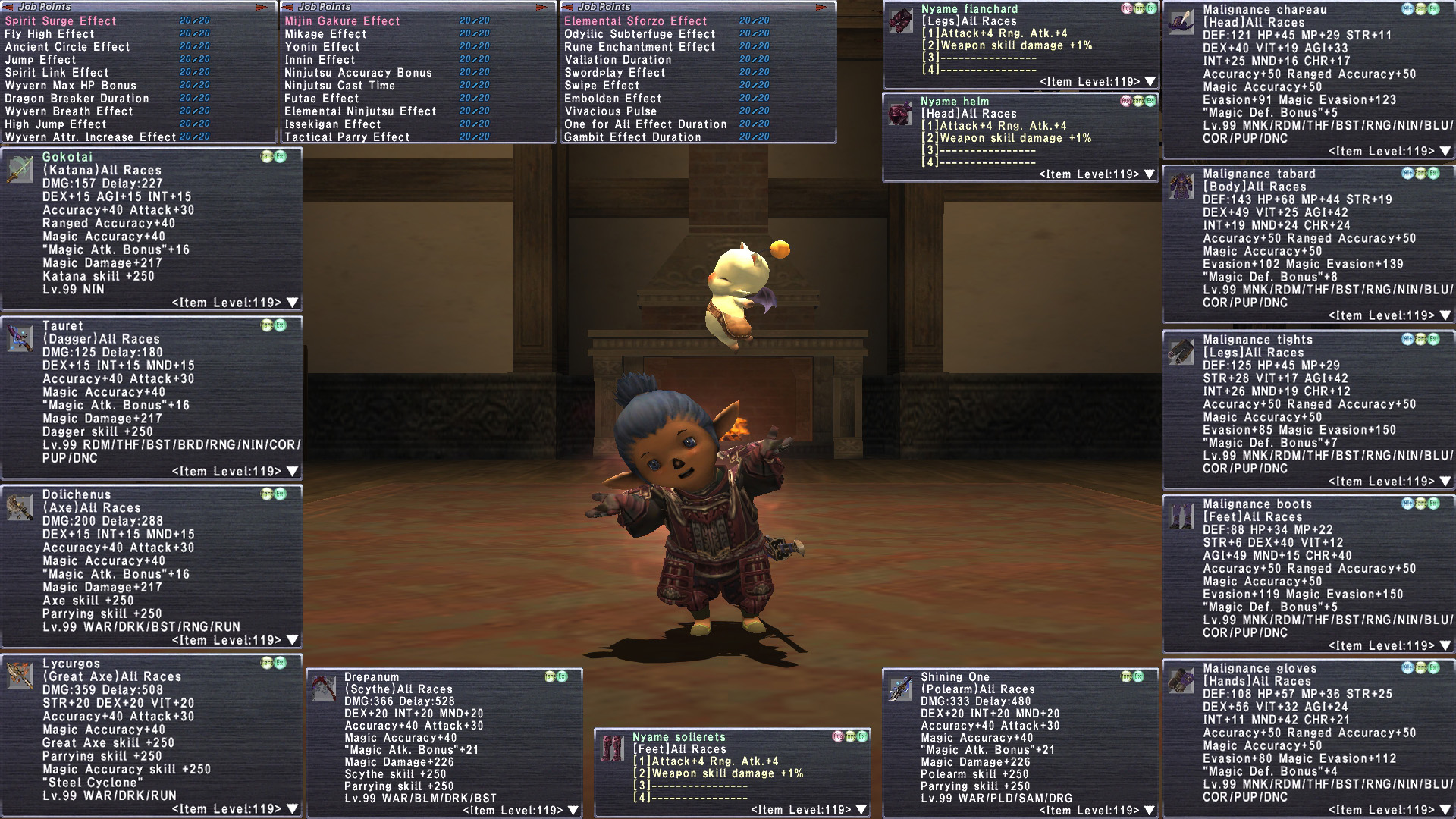Click the Malignance tabard icon

coord(1181,186)
